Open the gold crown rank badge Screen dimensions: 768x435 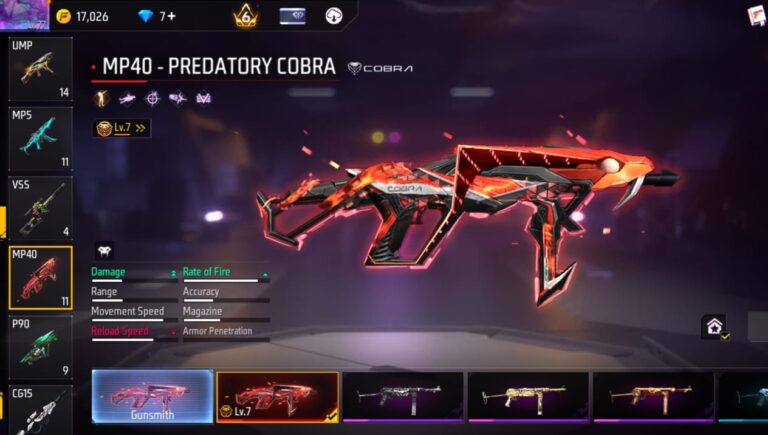coord(245,16)
